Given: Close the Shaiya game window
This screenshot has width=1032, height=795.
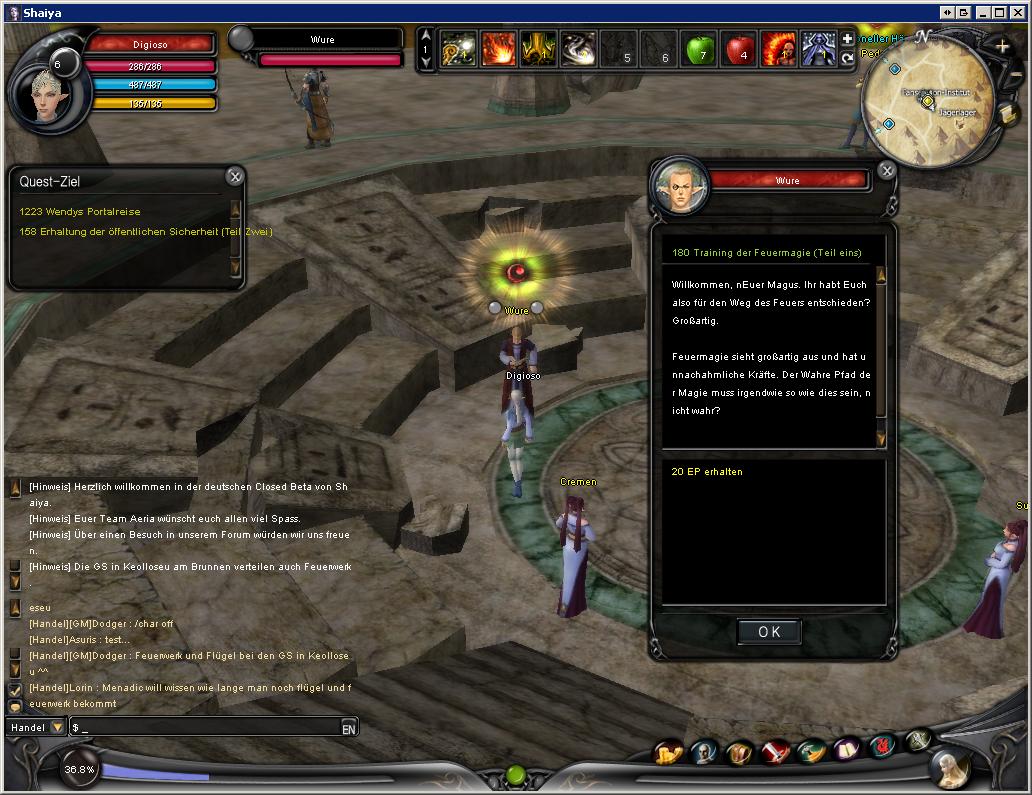Looking at the screenshot, I should pos(1018,12).
